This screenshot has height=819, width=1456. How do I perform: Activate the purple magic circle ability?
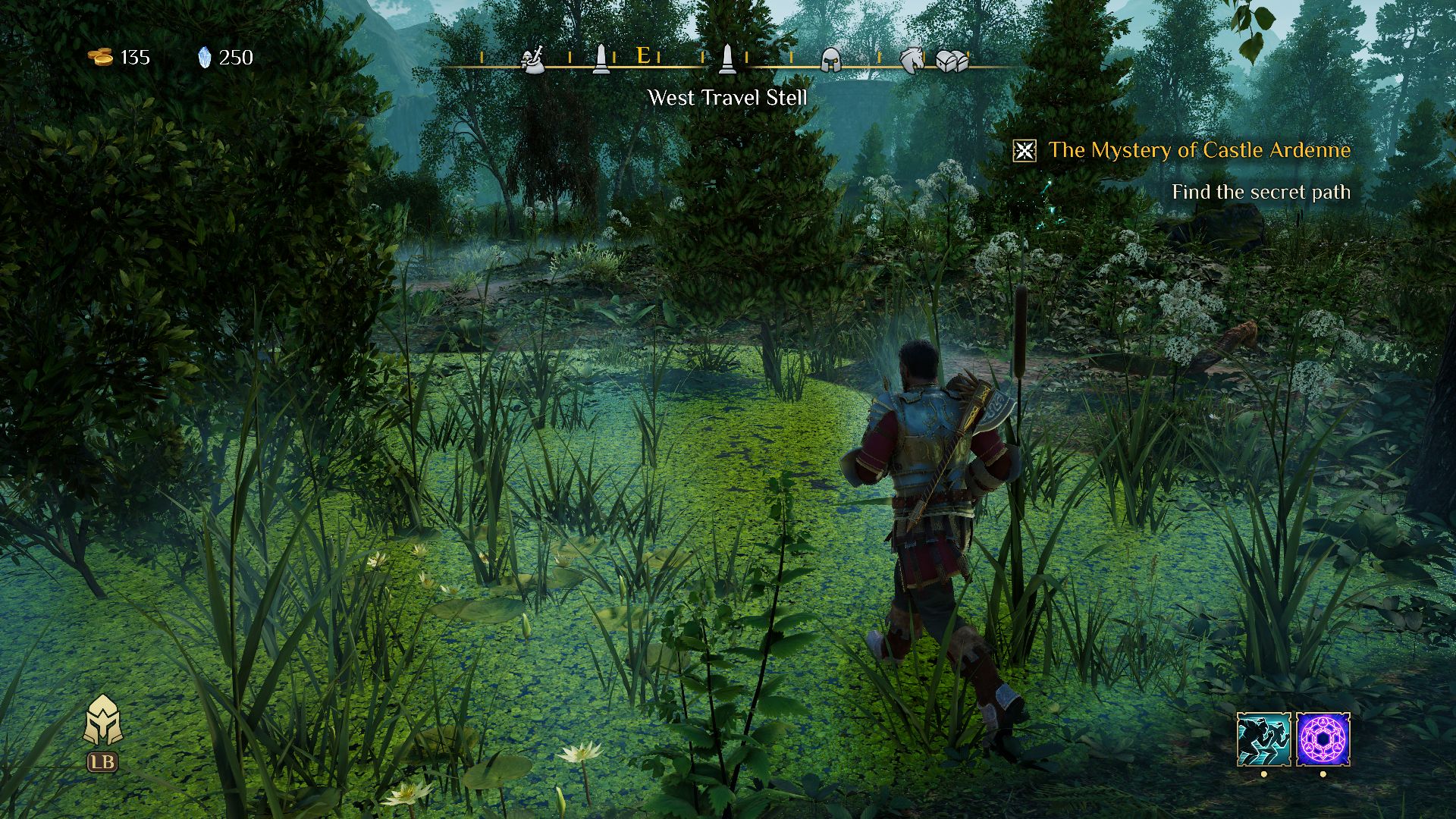(1323, 739)
